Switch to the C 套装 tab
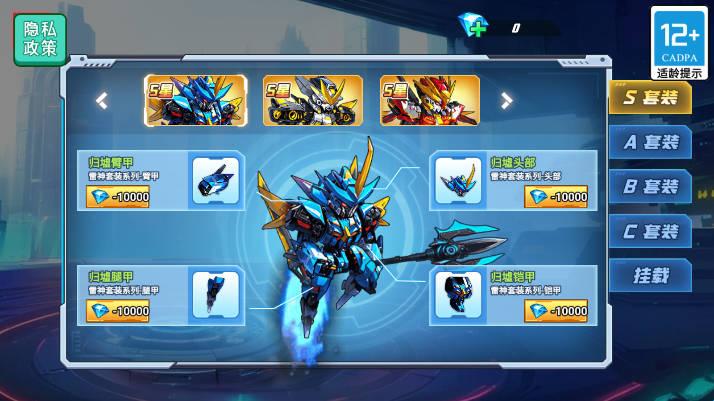 [x=650, y=232]
